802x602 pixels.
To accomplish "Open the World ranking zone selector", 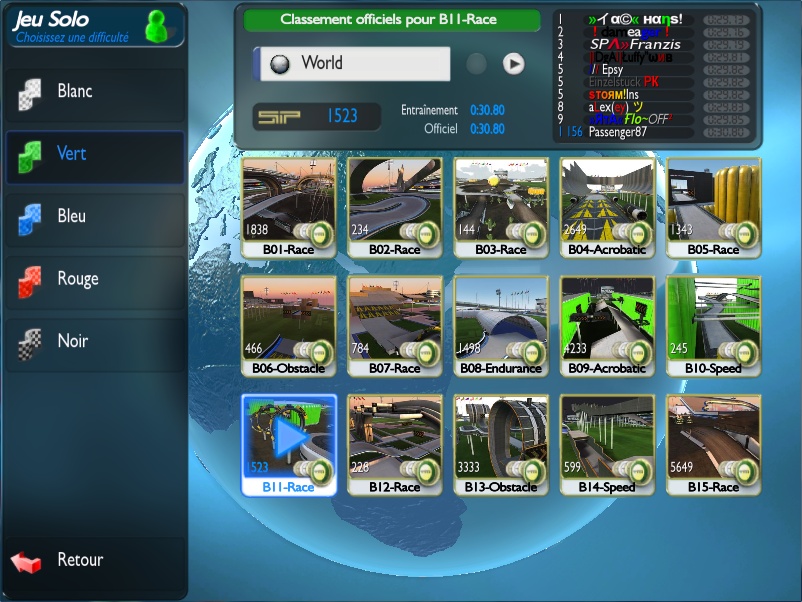I will click(x=354, y=63).
